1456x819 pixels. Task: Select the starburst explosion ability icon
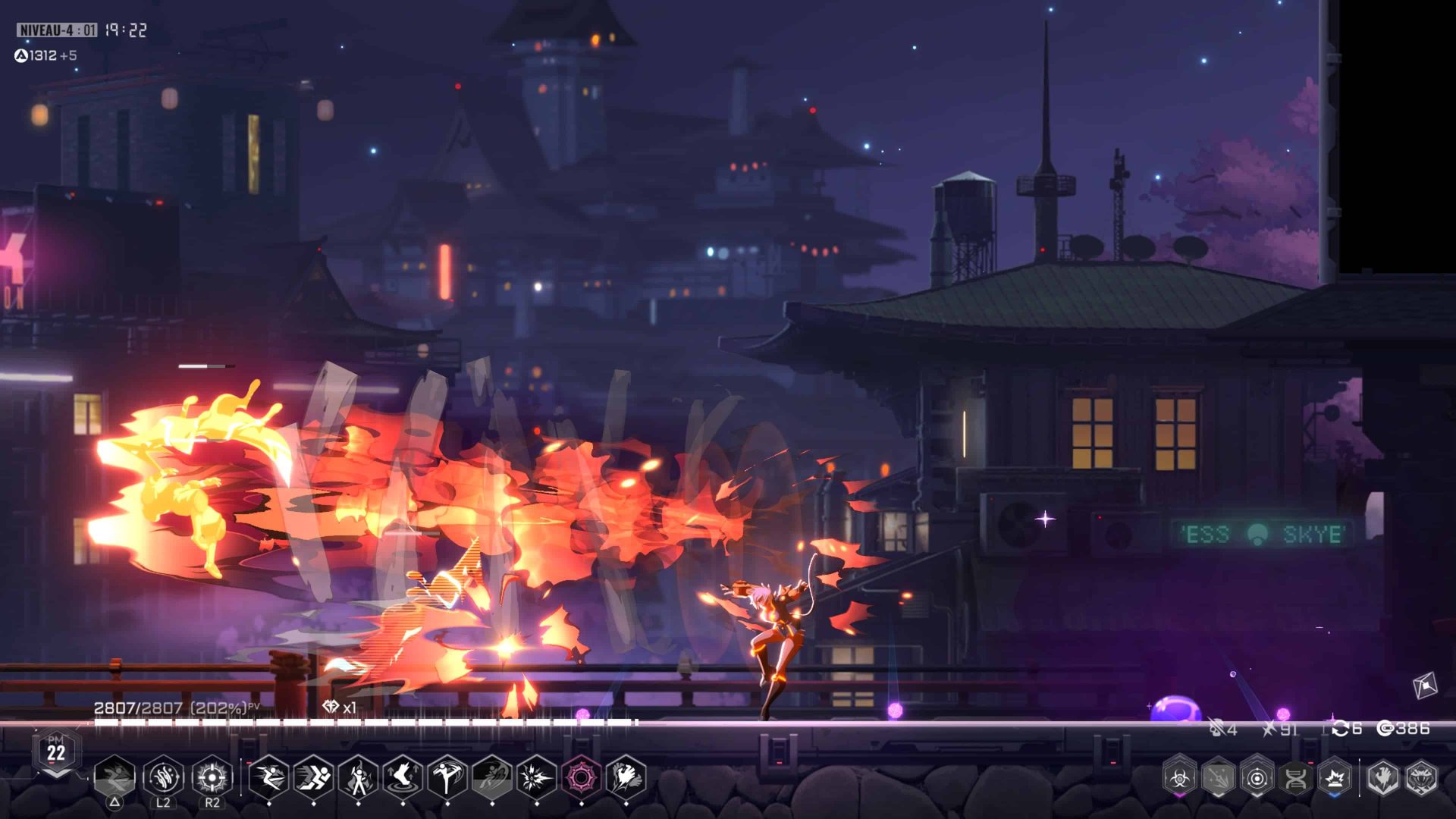coord(537,777)
